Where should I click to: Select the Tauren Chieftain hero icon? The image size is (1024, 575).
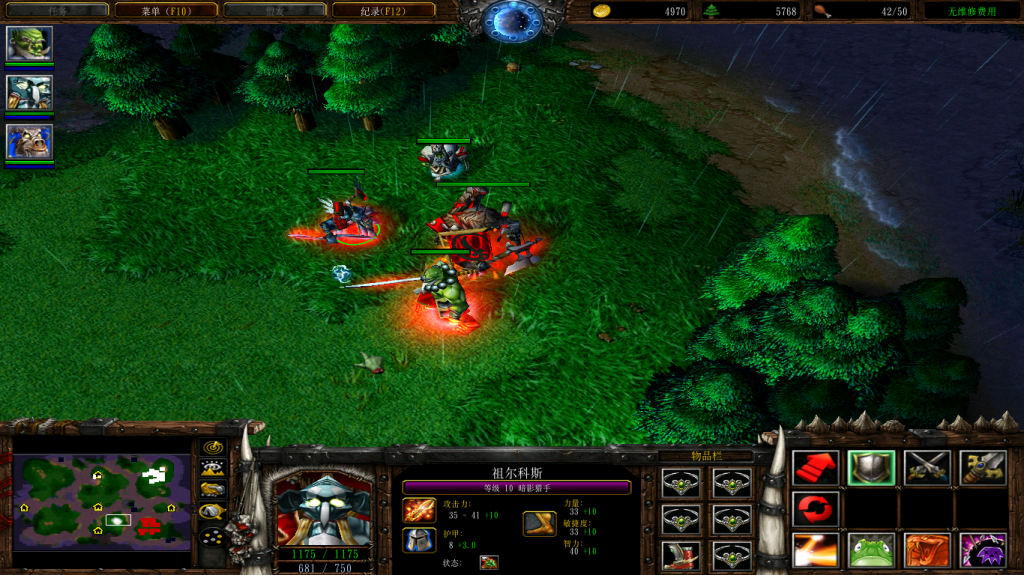point(29,141)
